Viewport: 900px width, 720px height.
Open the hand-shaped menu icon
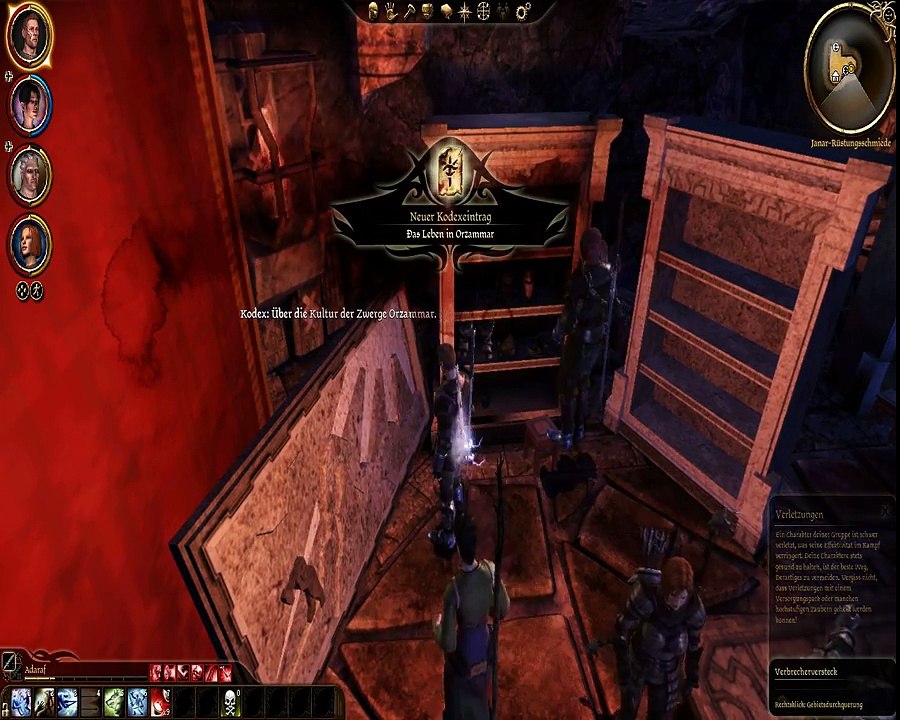pos(391,11)
